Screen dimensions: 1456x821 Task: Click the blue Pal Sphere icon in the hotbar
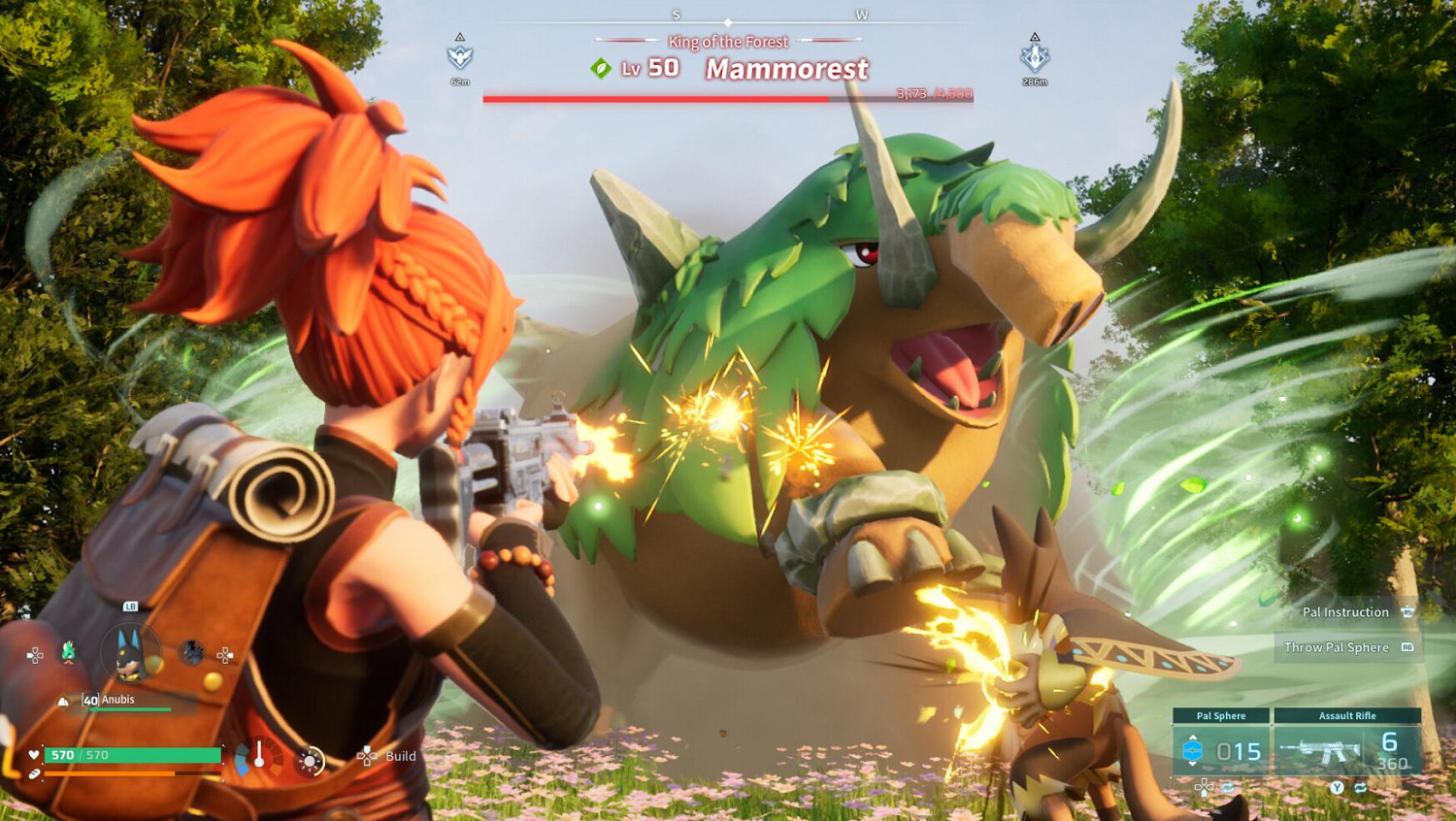click(x=1195, y=749)
